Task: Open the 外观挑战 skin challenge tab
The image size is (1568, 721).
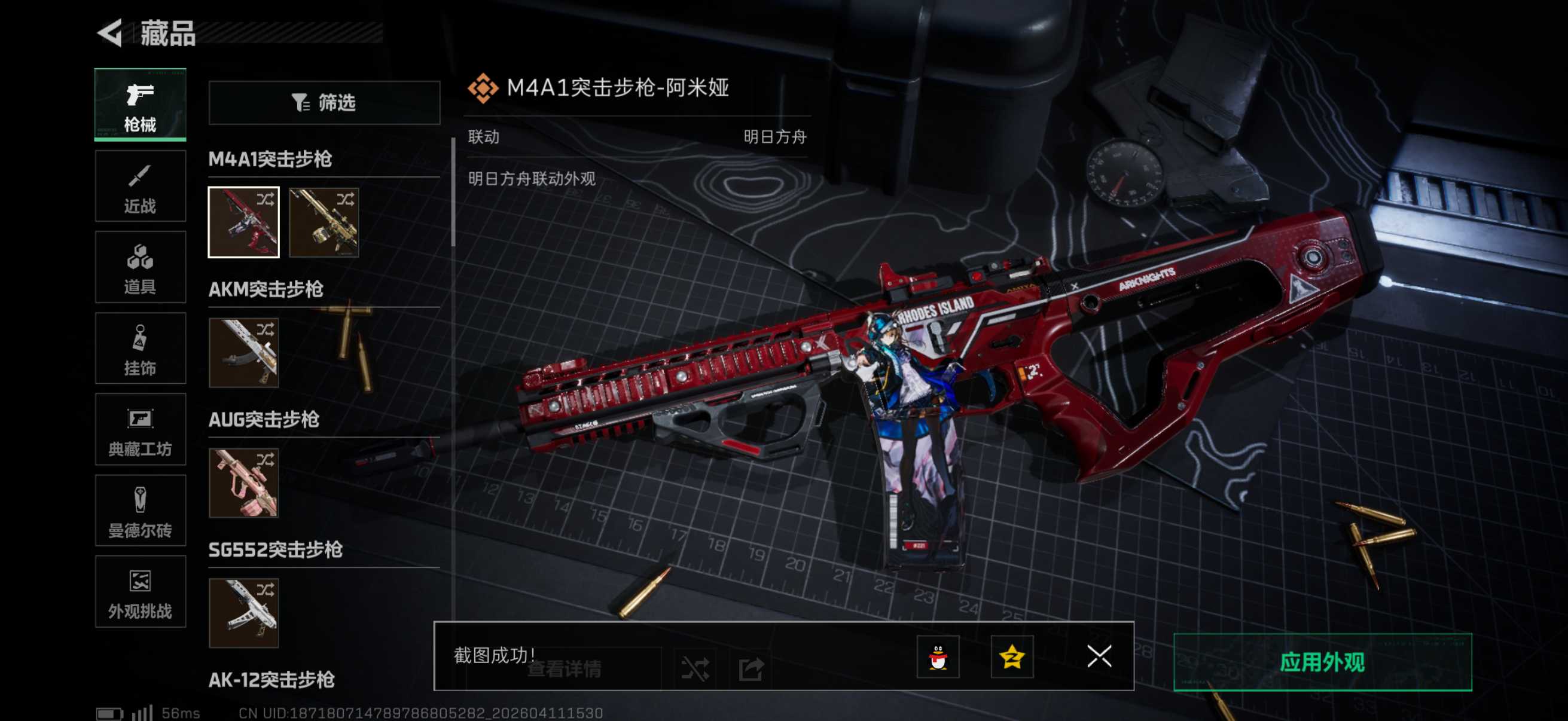Action: [140, 591]
